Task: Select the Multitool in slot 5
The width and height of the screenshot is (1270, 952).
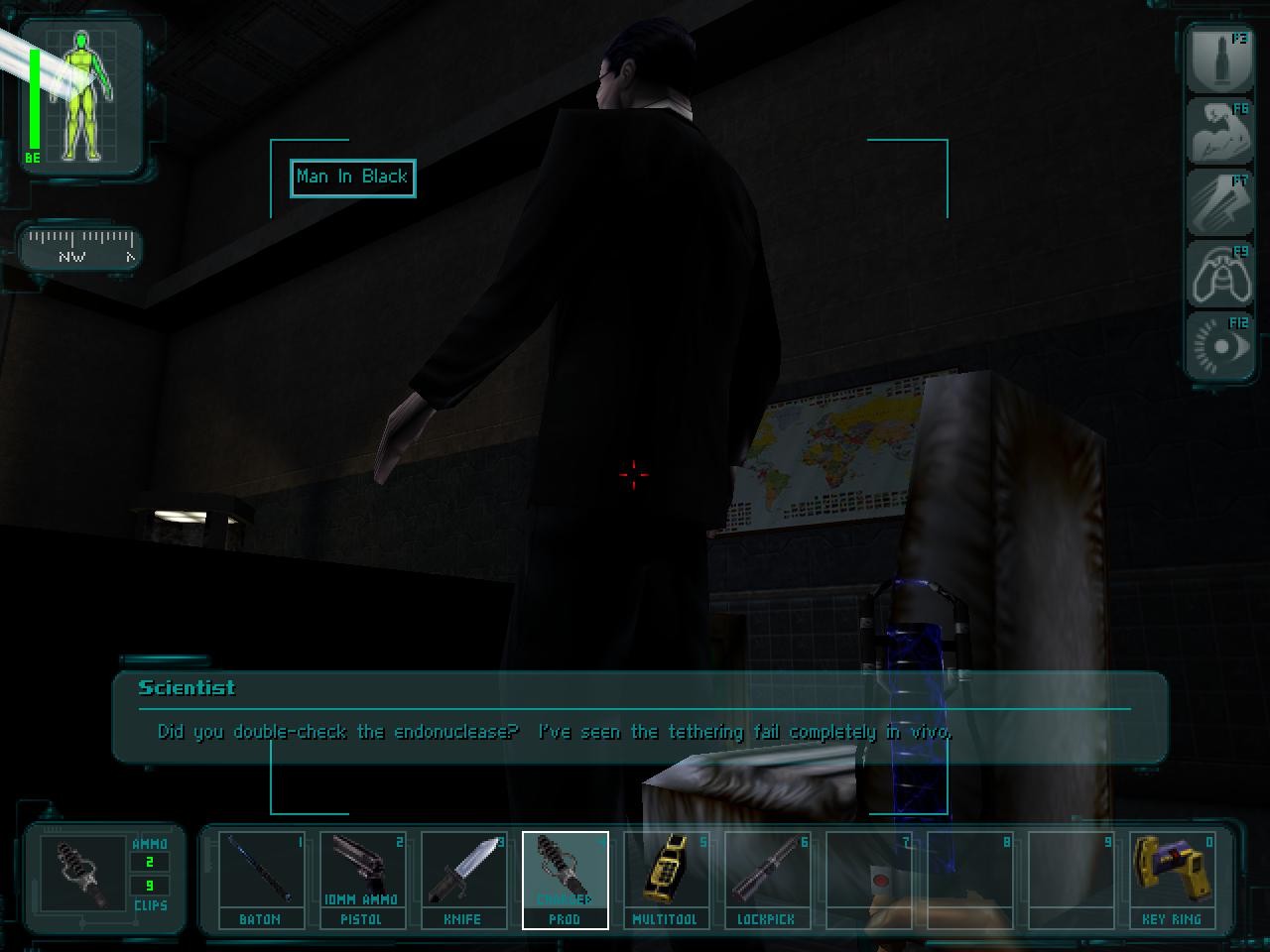Action: click(x=667, y=878)
